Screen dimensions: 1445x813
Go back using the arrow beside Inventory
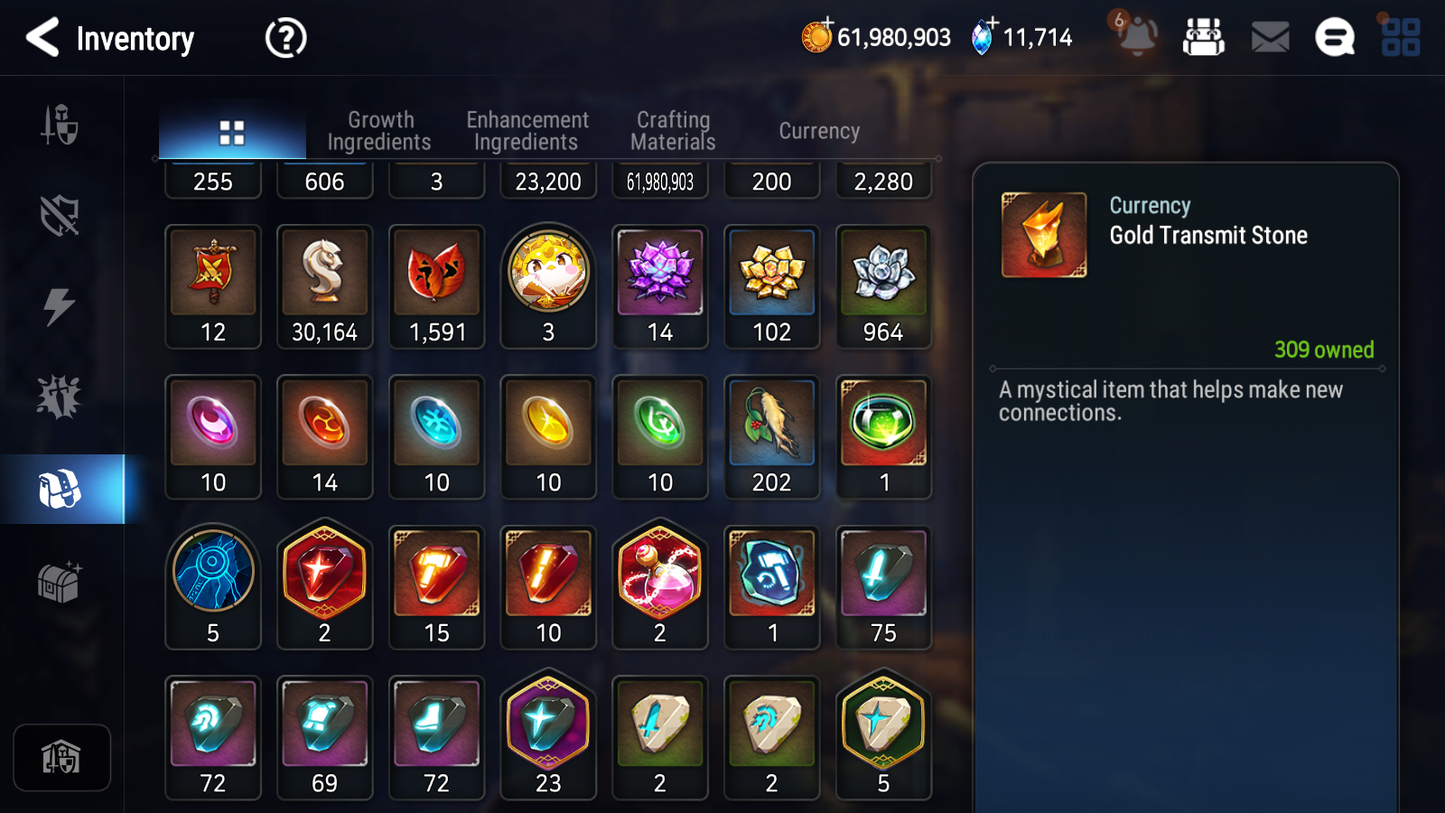pyautogui.click(x=42, y=38)
